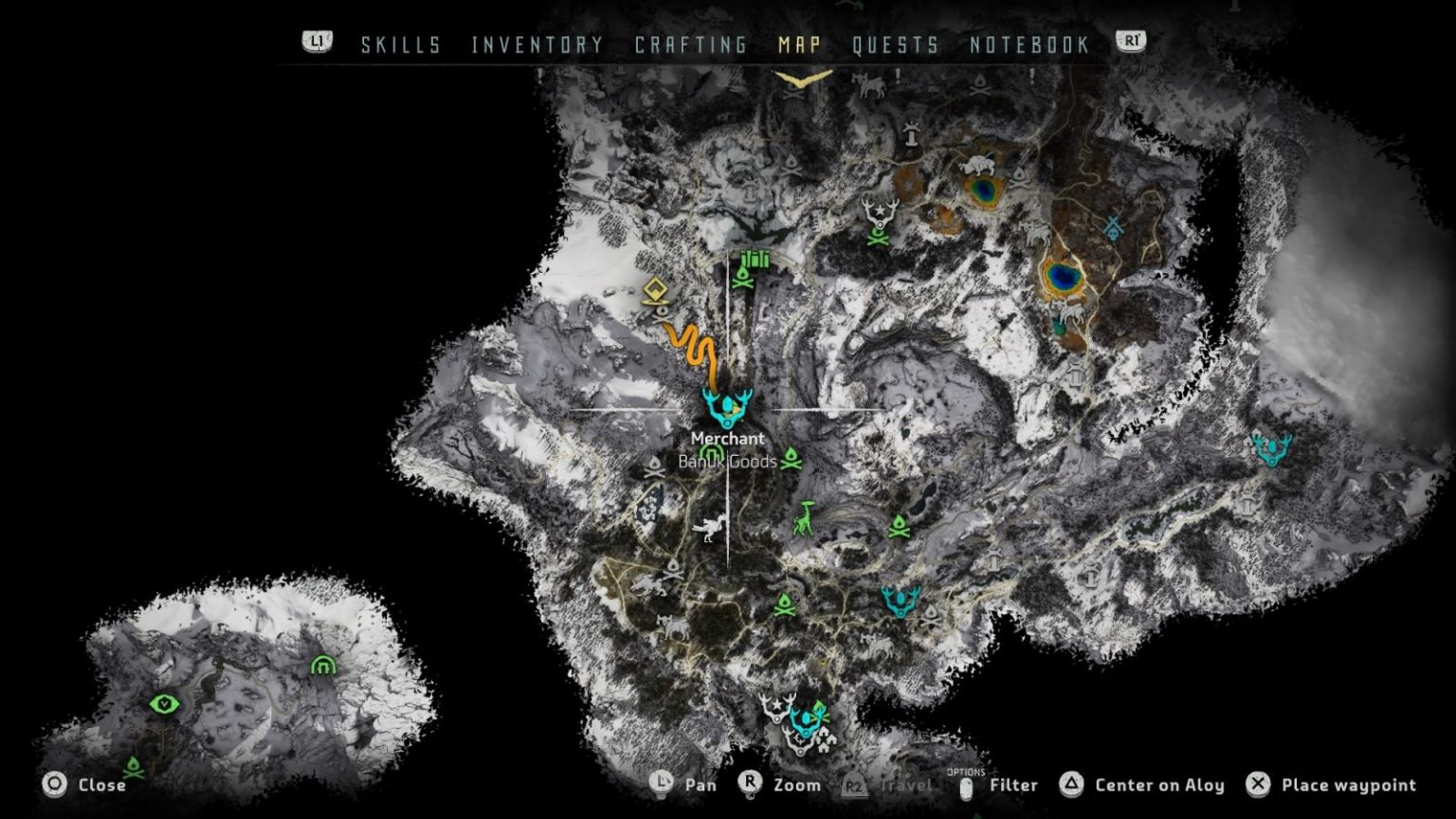Click the L1 shoulder button prompt

pyautogui.click(x=317, y=42)
